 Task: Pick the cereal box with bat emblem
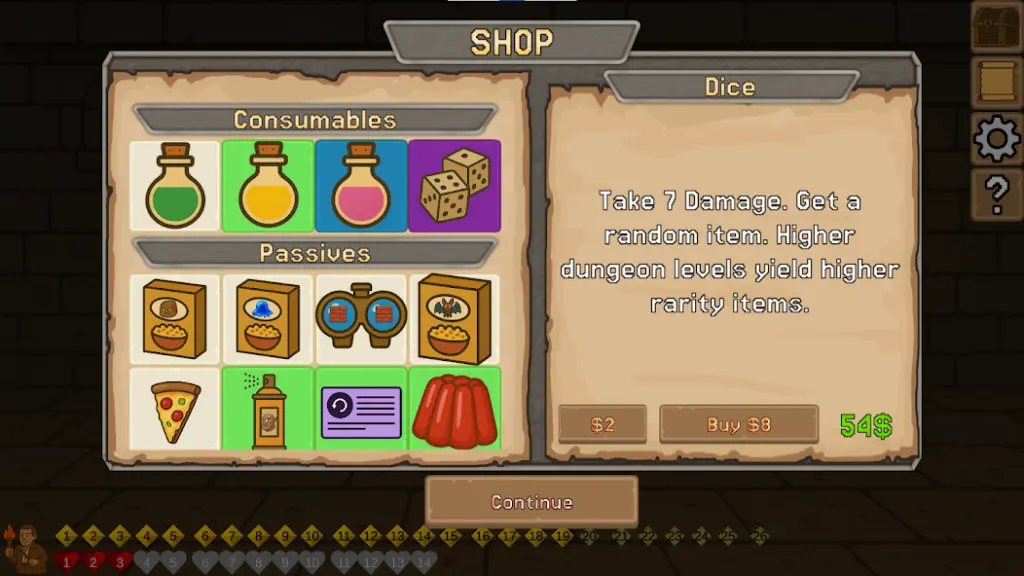(454, 319)
